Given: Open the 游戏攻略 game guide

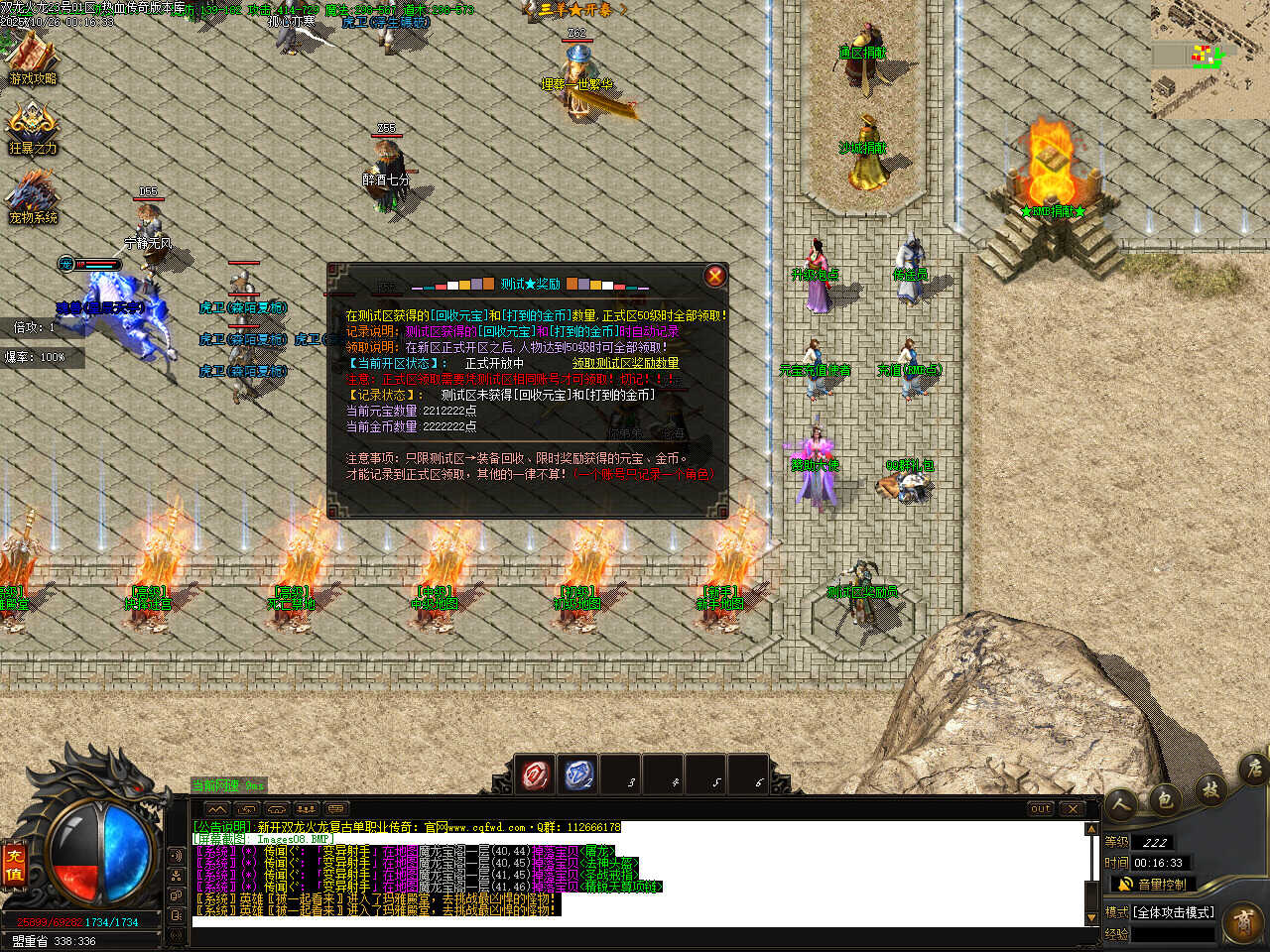Looking at the screenshot, I should coord(33,59).
